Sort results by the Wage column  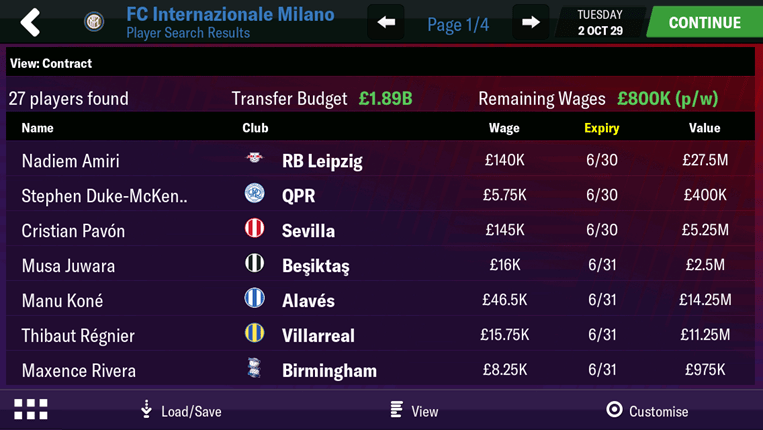point(504,128)
